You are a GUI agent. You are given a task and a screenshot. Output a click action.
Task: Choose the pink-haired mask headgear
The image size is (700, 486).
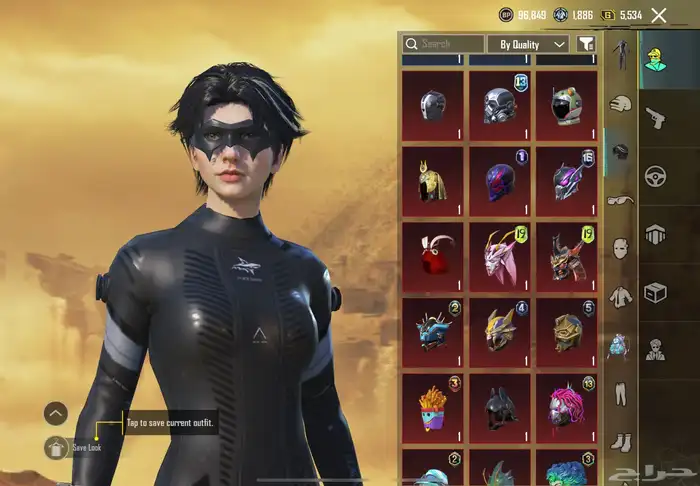(x=566, y=407)
